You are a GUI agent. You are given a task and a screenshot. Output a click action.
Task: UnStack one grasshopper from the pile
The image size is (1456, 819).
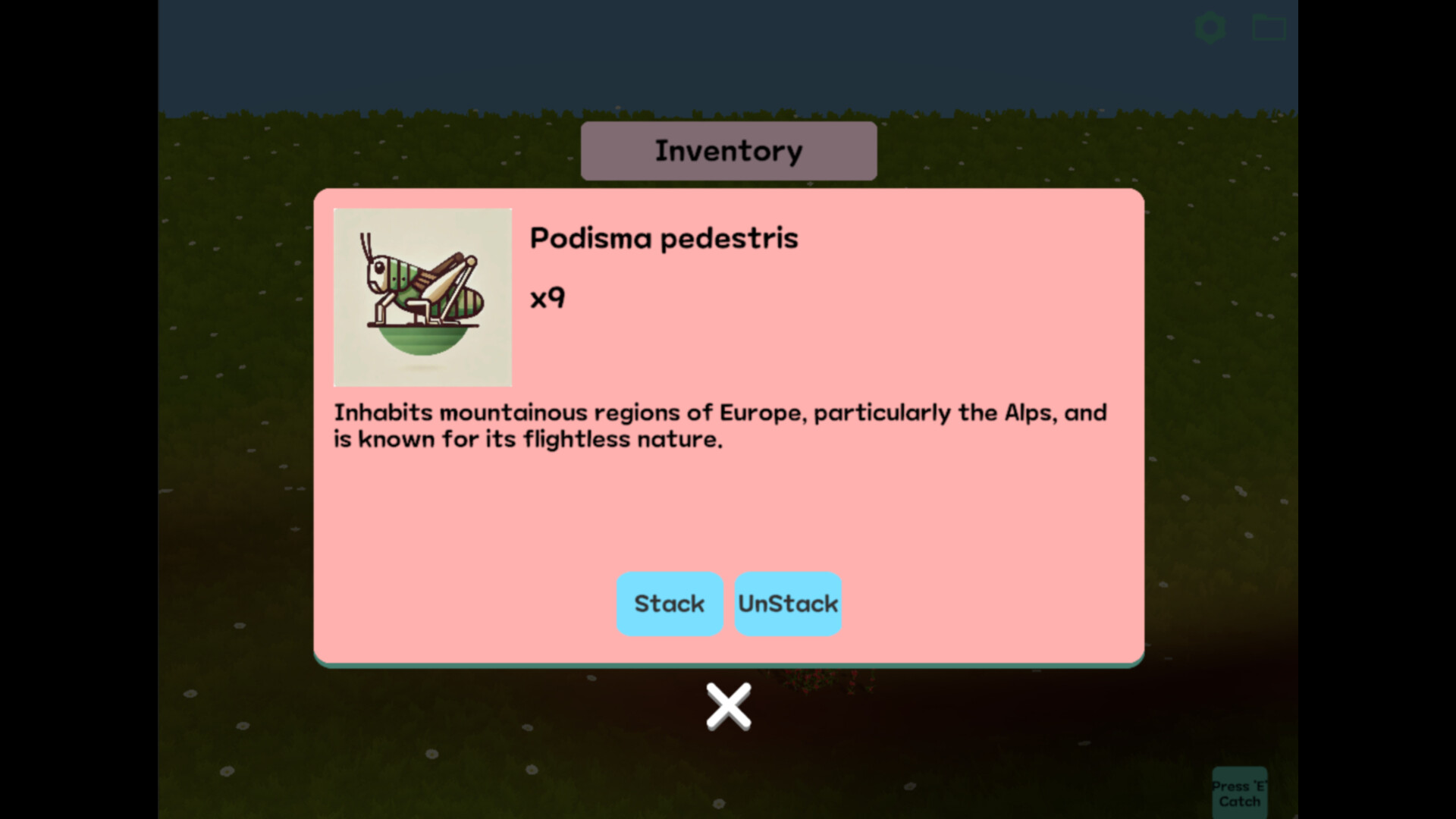[788, 604]
